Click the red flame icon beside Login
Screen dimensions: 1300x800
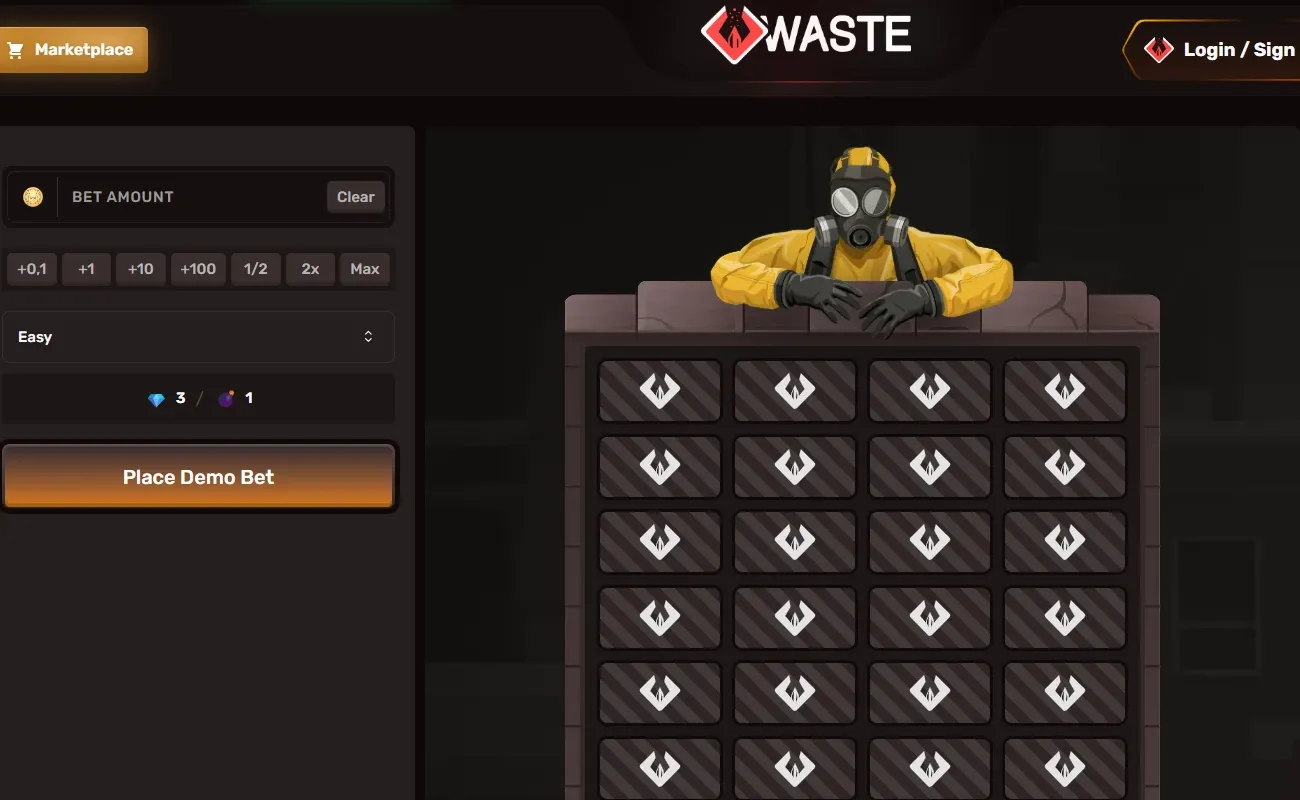pos(1158,49)
